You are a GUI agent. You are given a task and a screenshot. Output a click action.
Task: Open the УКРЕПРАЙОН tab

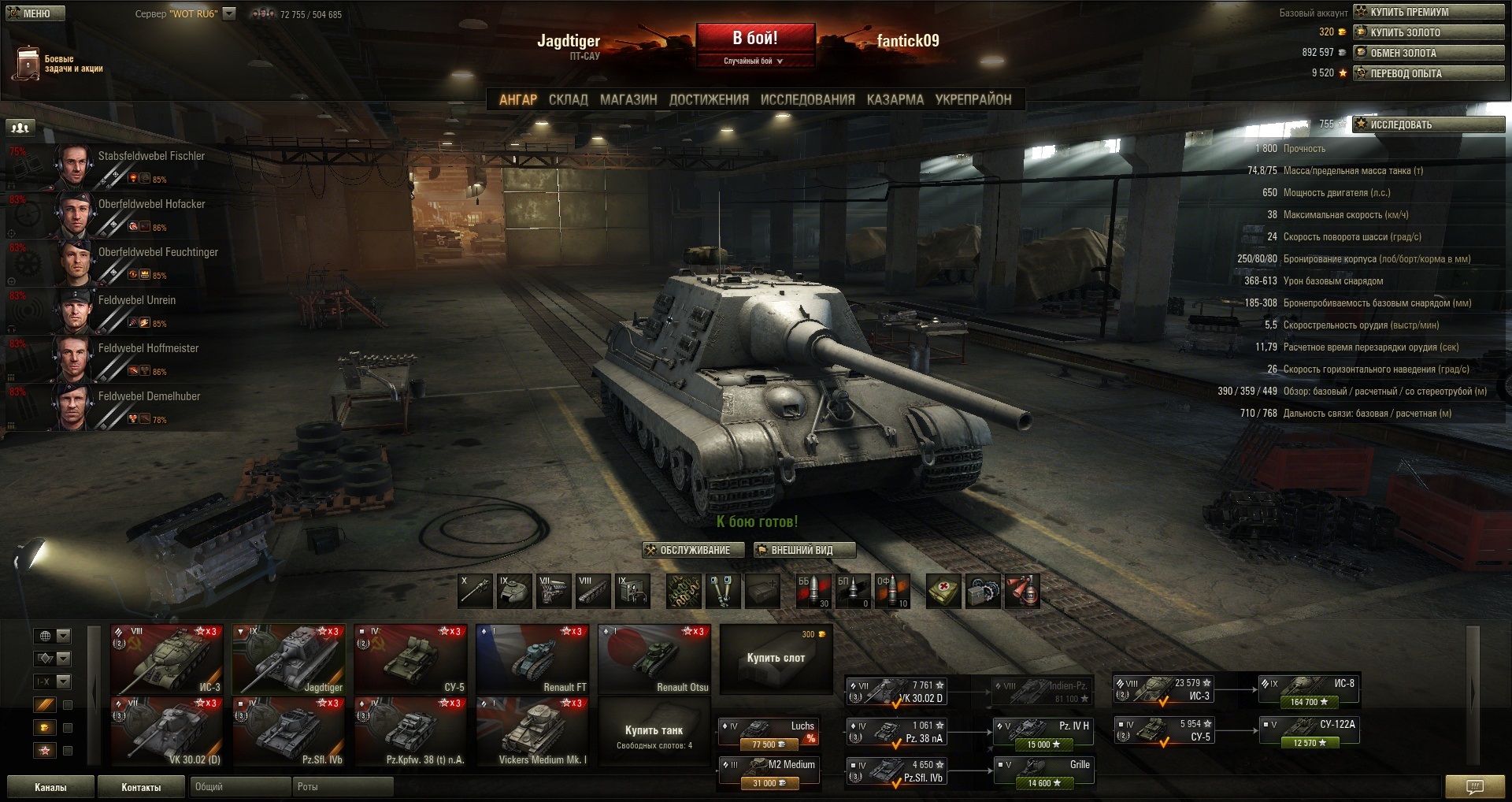point(973,100)
